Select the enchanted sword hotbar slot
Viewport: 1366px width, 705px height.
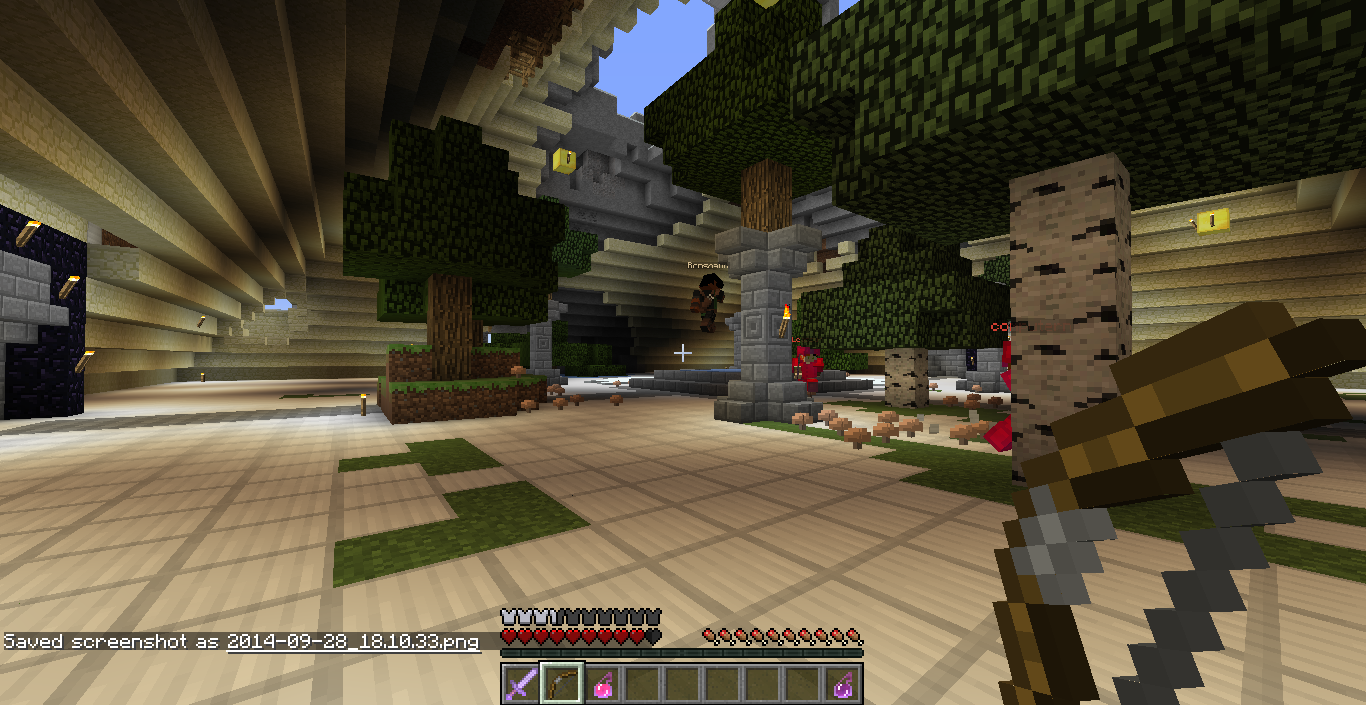520,684
